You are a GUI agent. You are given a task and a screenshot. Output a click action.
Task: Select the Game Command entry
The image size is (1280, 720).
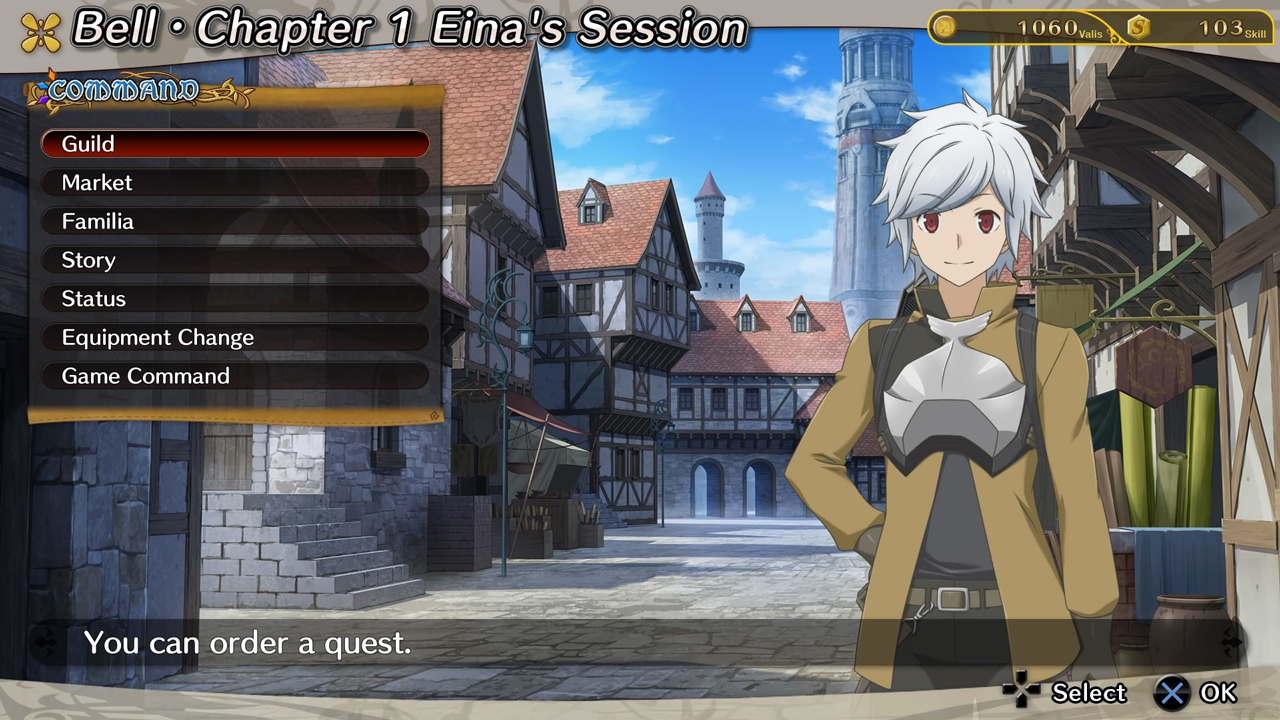coord(235,376)
